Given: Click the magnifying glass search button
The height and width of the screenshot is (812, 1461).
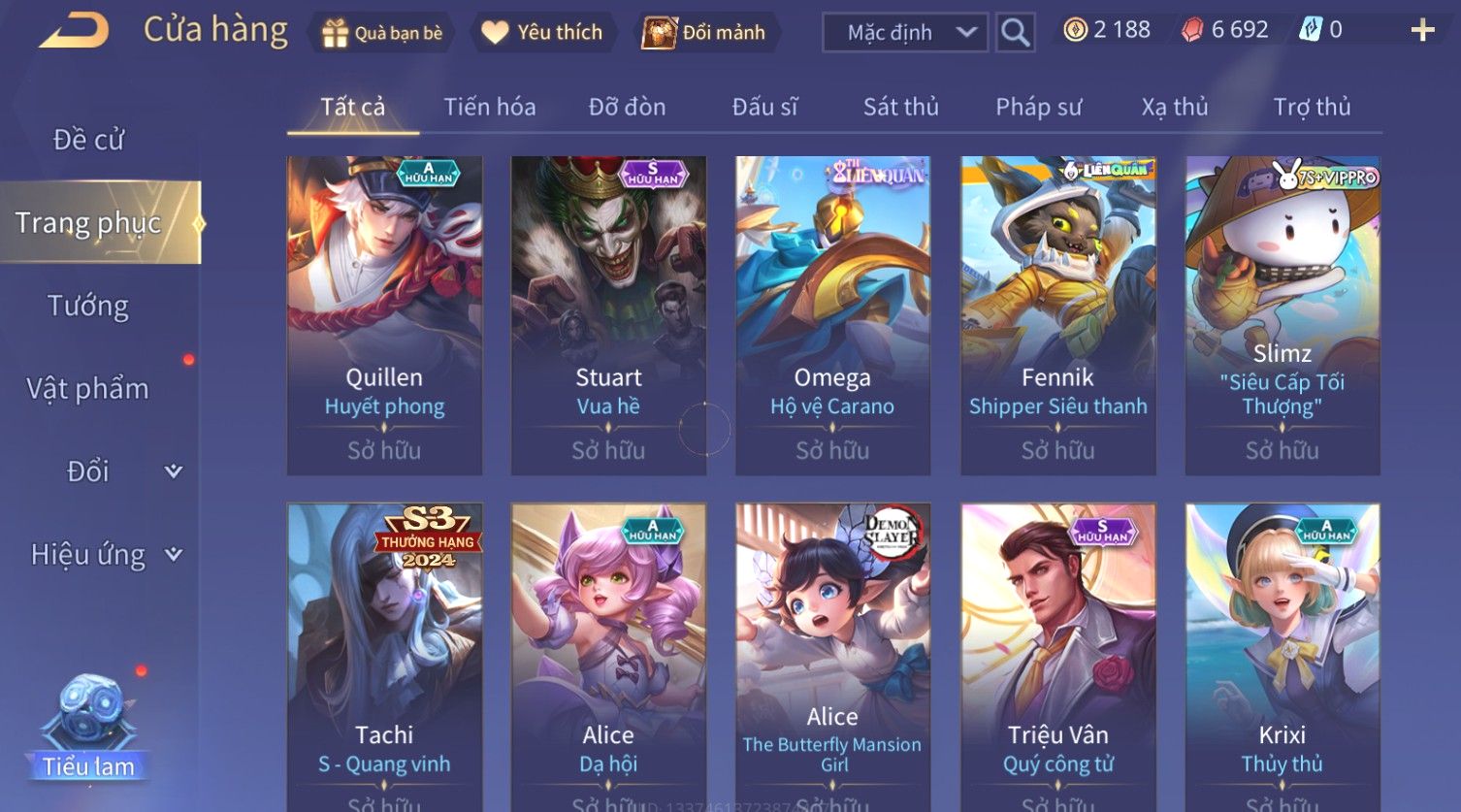Looking at the screenshot, I should pyautogui.click(x=1015, y=33).
